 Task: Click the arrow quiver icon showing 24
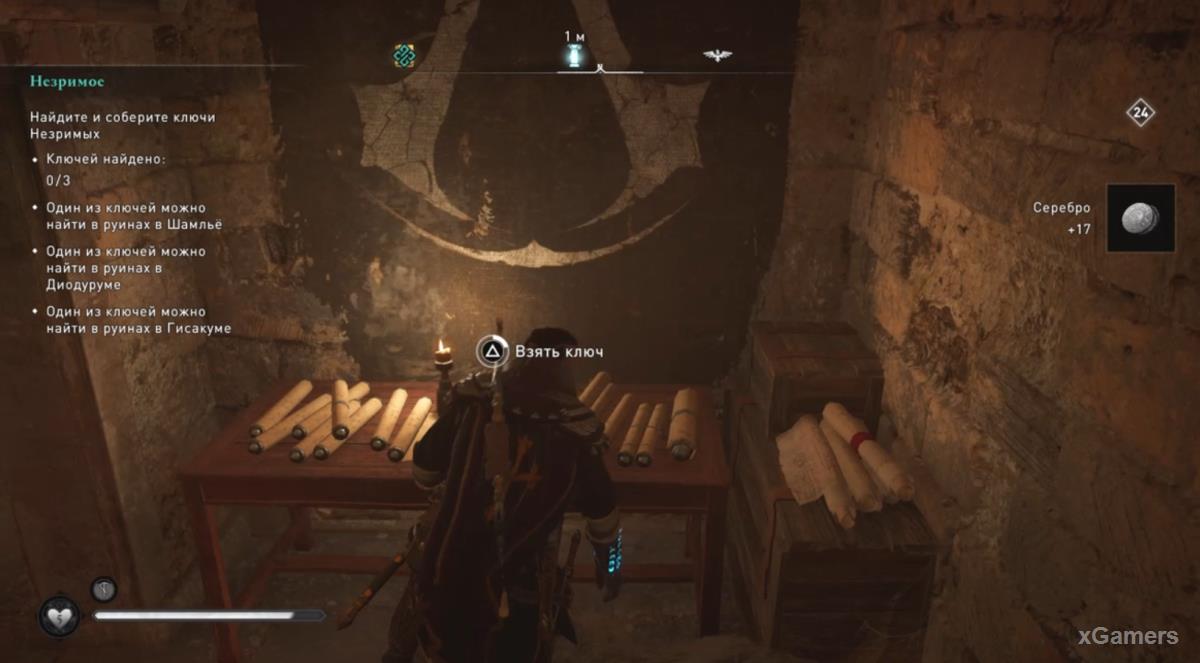pyautogui.click(x=1140, y=112)
